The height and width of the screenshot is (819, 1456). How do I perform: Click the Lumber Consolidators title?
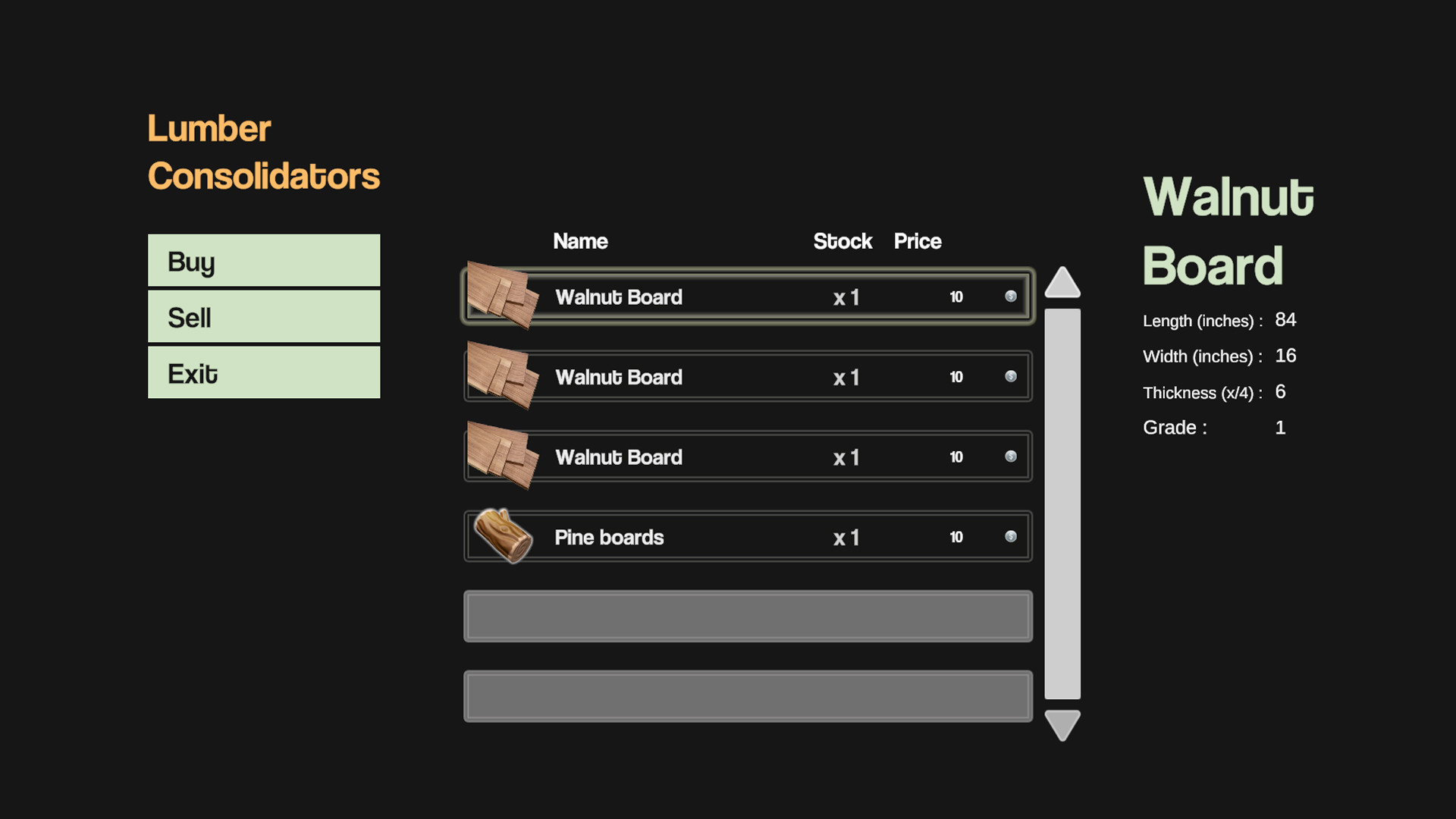pos(263,152)
